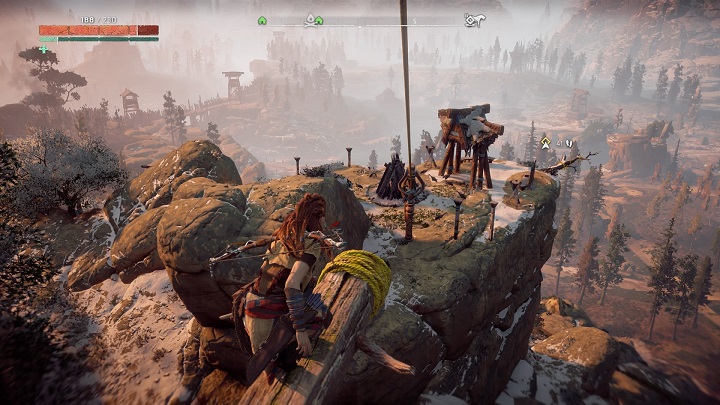Use the green medicine pouch plus icon
Screen dimensions: 720x405
44,48
